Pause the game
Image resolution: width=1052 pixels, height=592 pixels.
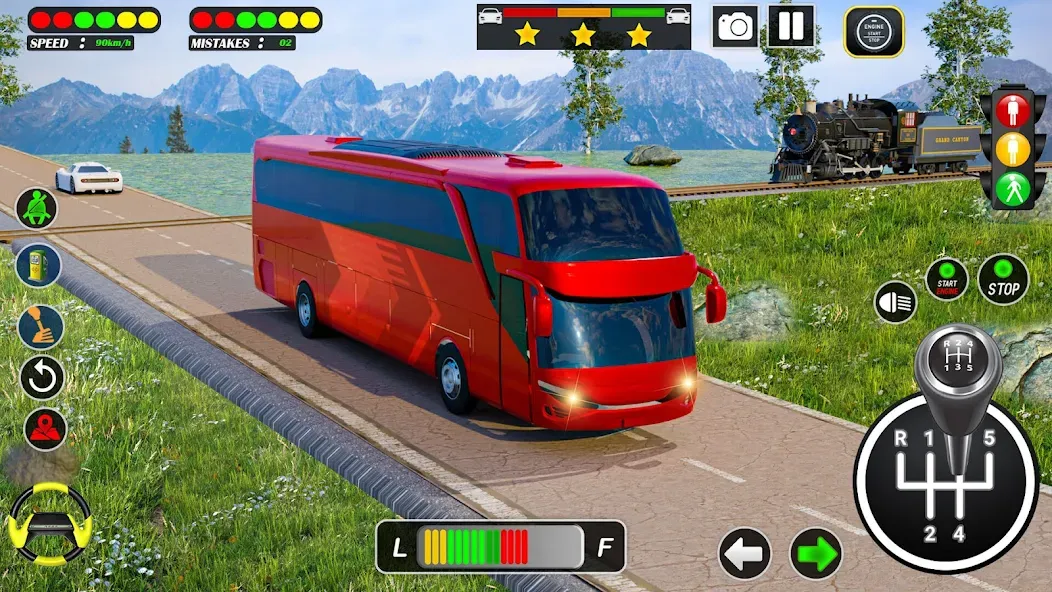click(x=791, y=26)
